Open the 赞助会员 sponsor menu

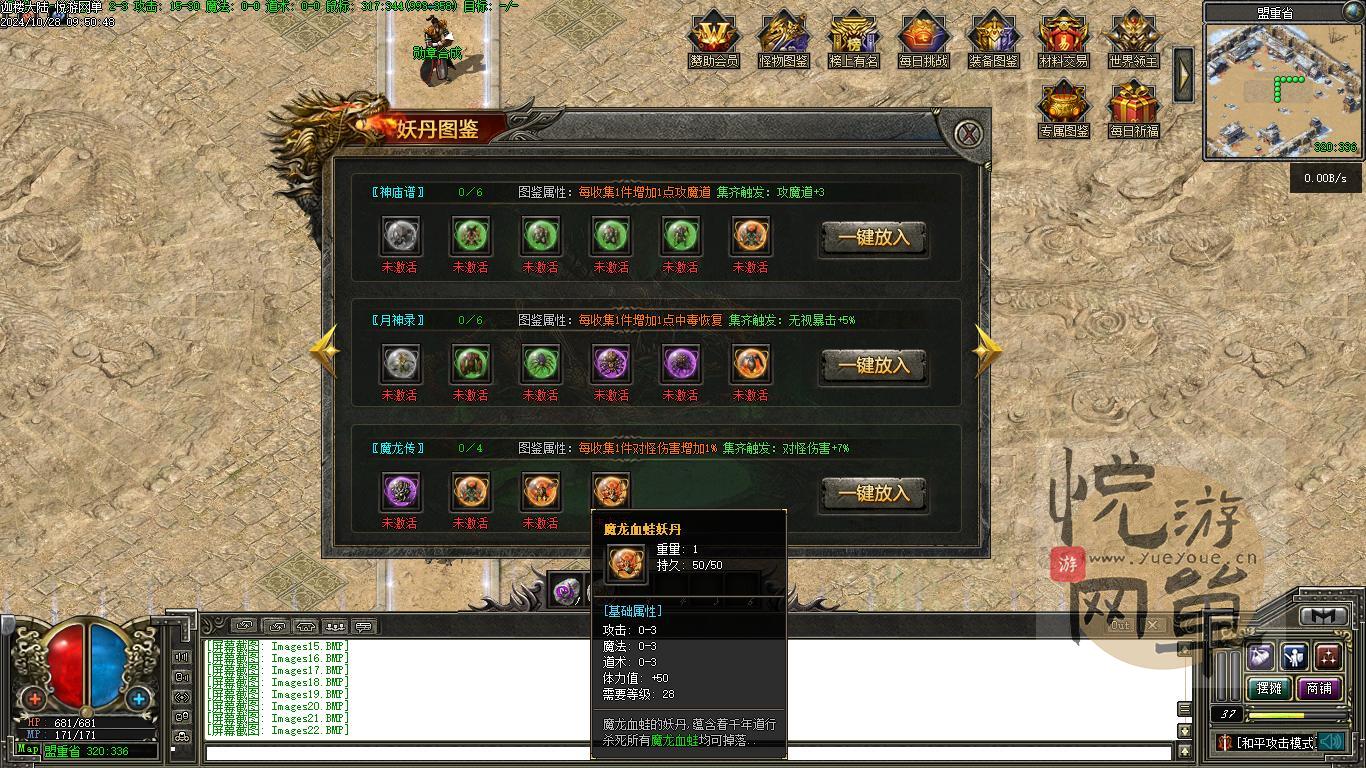pos(714,40)
